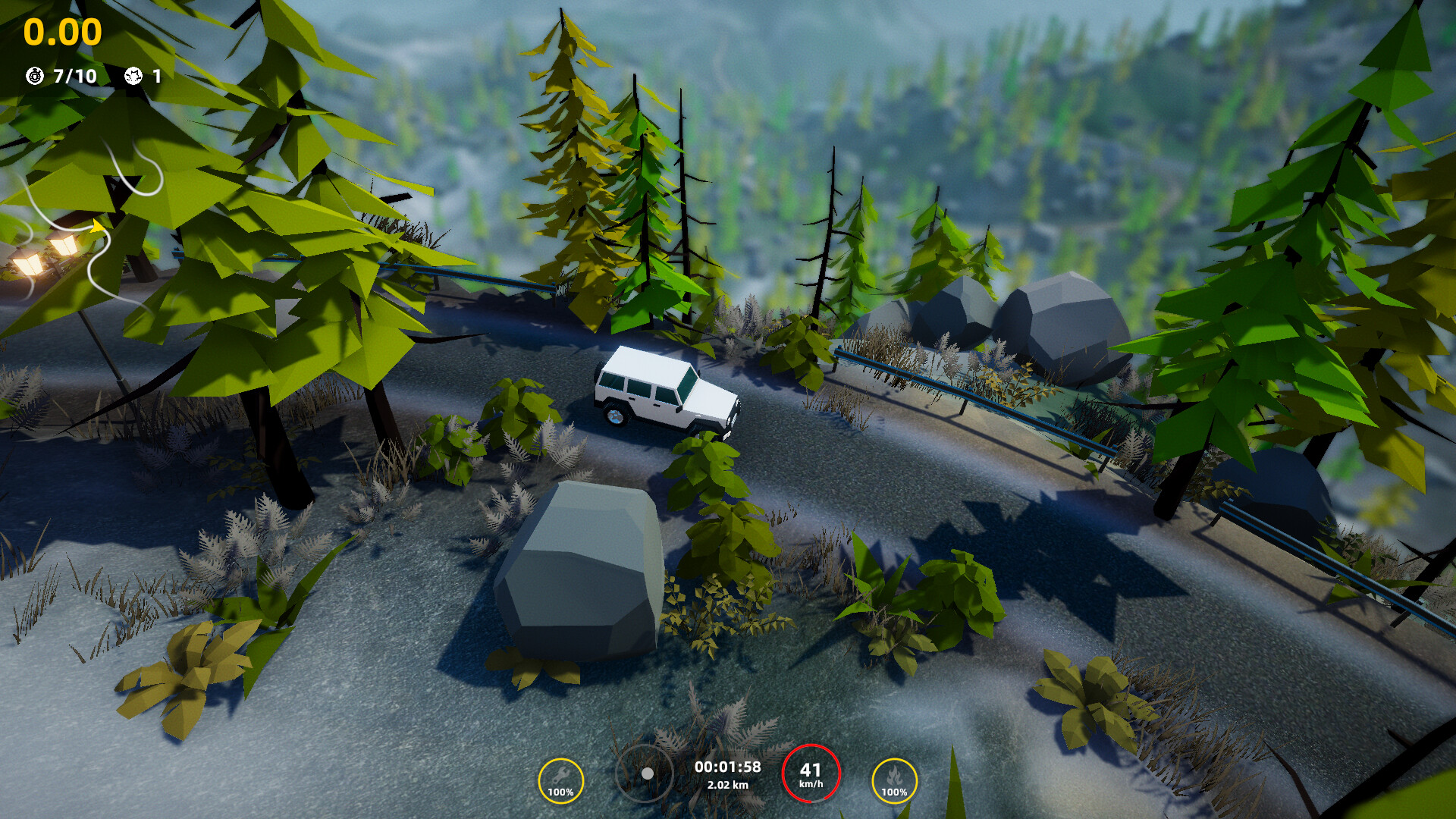Screen dimensions: 1456x819
Task: Select the distance readout showing 2.02 km
Action: [x=727, y=786]
